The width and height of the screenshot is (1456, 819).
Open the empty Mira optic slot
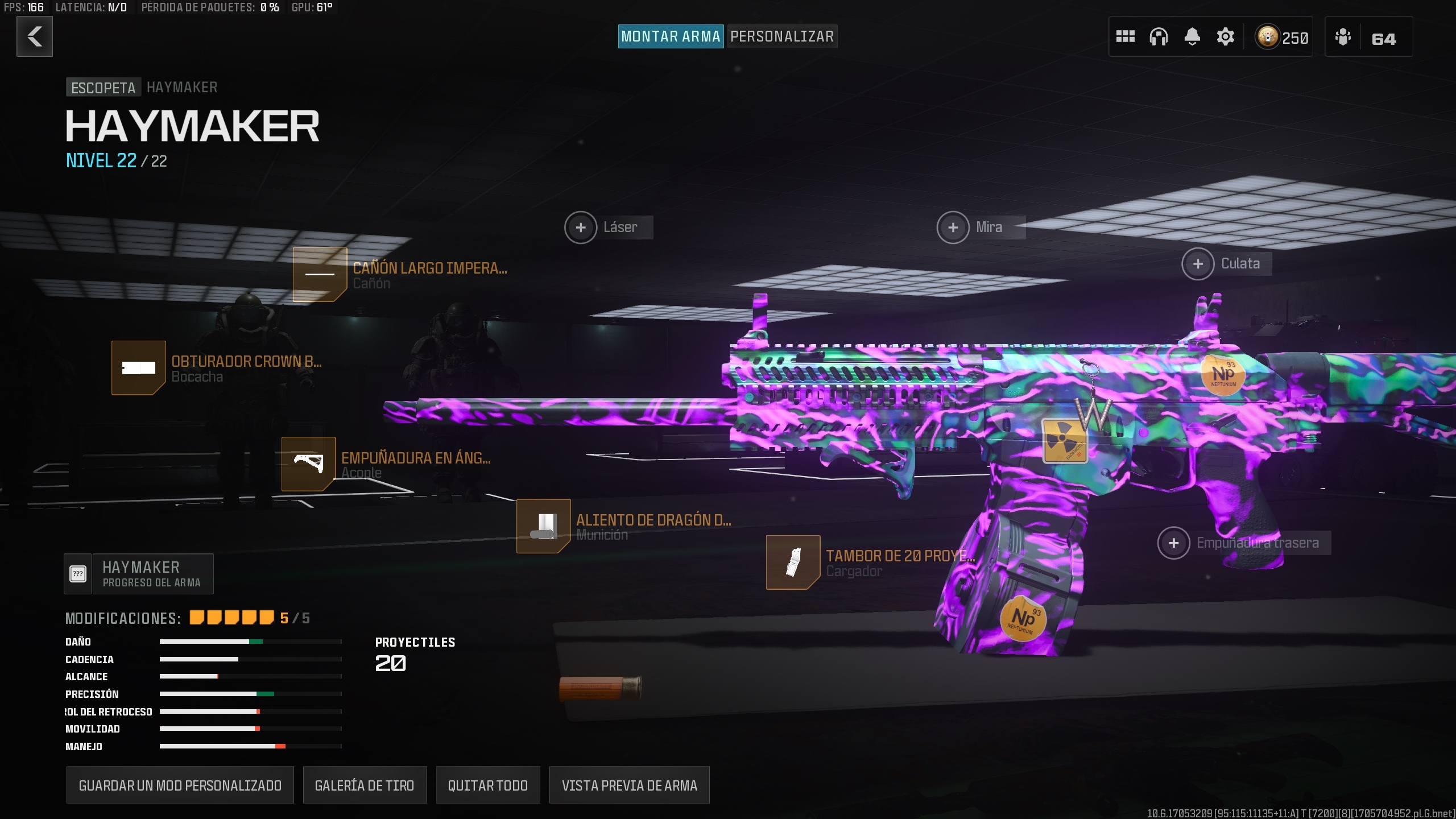click(953, 227)
